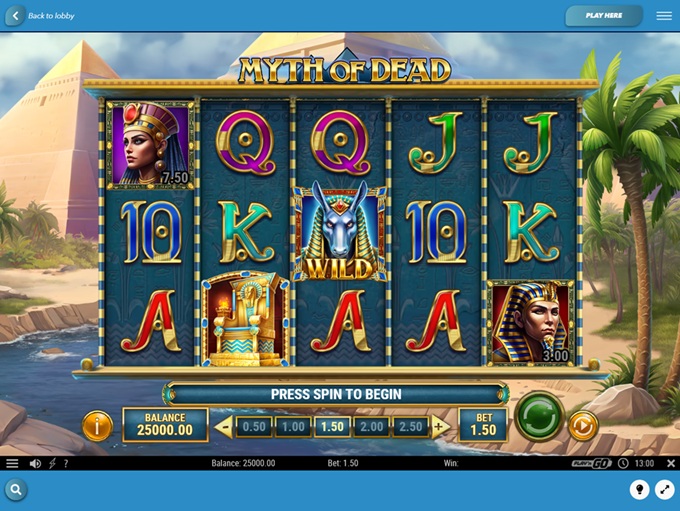Spin the reels with the green button
680x511 pixels.
[x=540, y=417]
